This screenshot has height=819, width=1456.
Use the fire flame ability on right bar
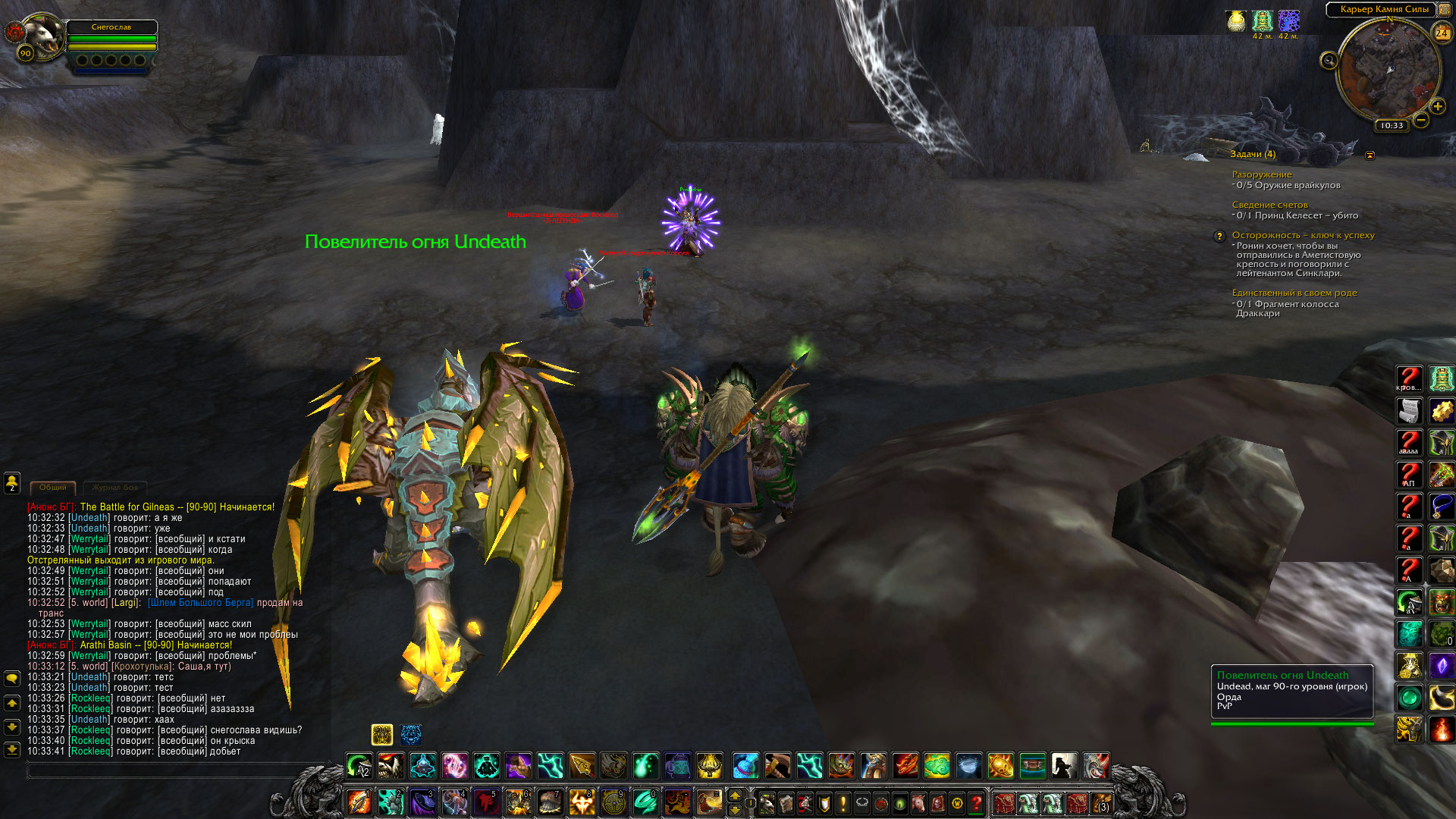(1441, 730)
